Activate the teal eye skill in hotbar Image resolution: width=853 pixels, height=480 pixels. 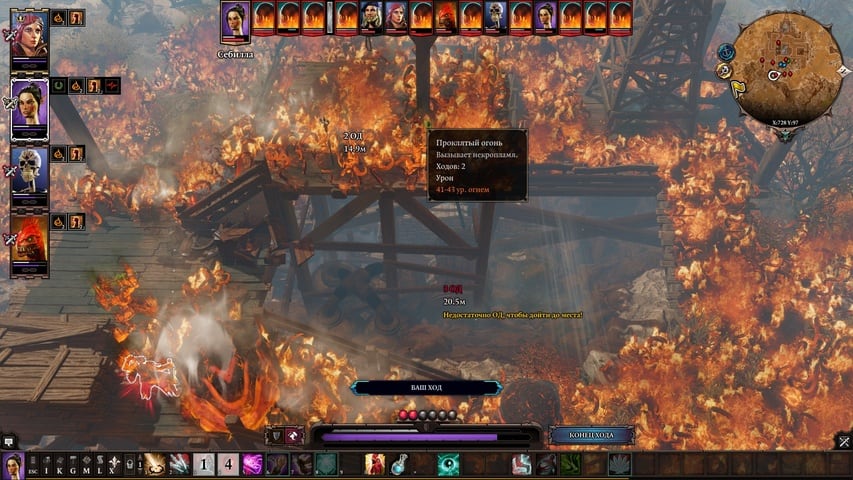(x=448, y=464)
